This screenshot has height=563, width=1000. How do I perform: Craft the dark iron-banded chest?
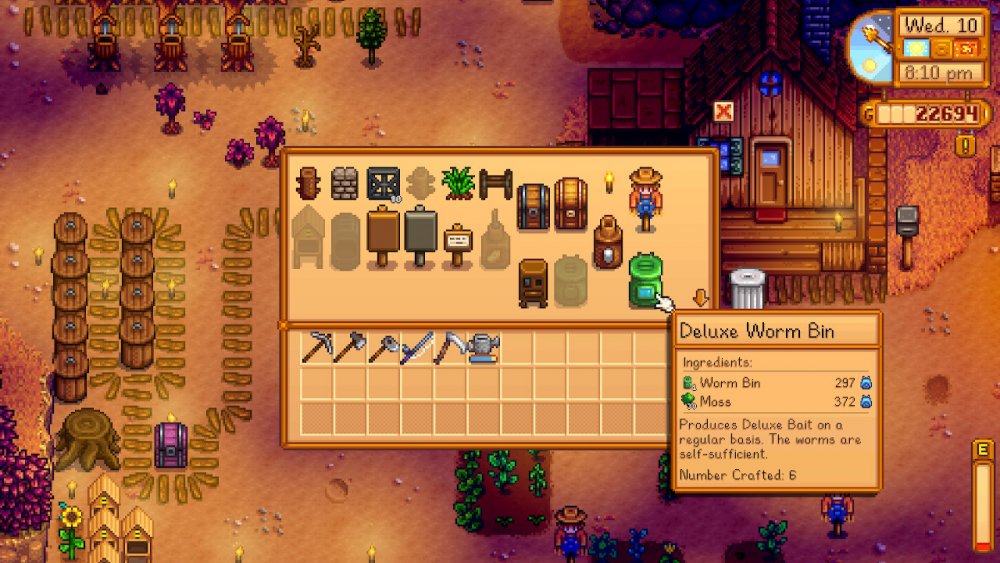(532, 204)
